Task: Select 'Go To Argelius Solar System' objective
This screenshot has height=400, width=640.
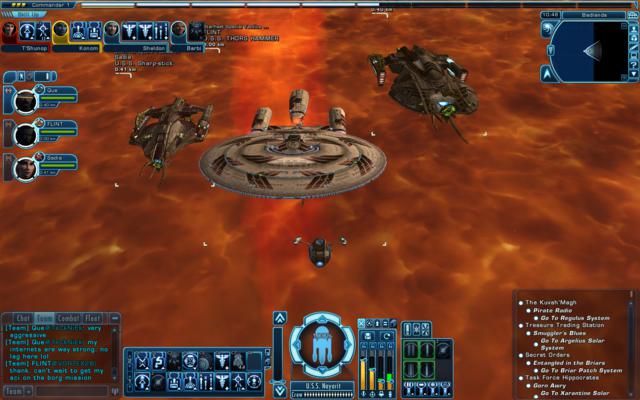Action: click(582, 344)
